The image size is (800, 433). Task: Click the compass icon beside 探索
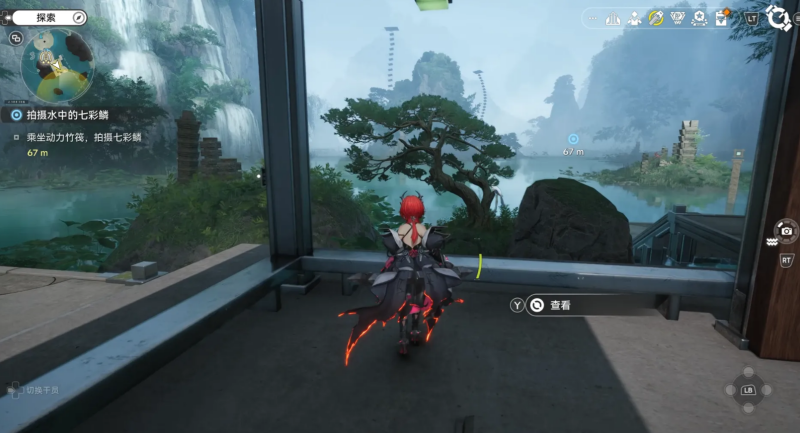(79, 18)
